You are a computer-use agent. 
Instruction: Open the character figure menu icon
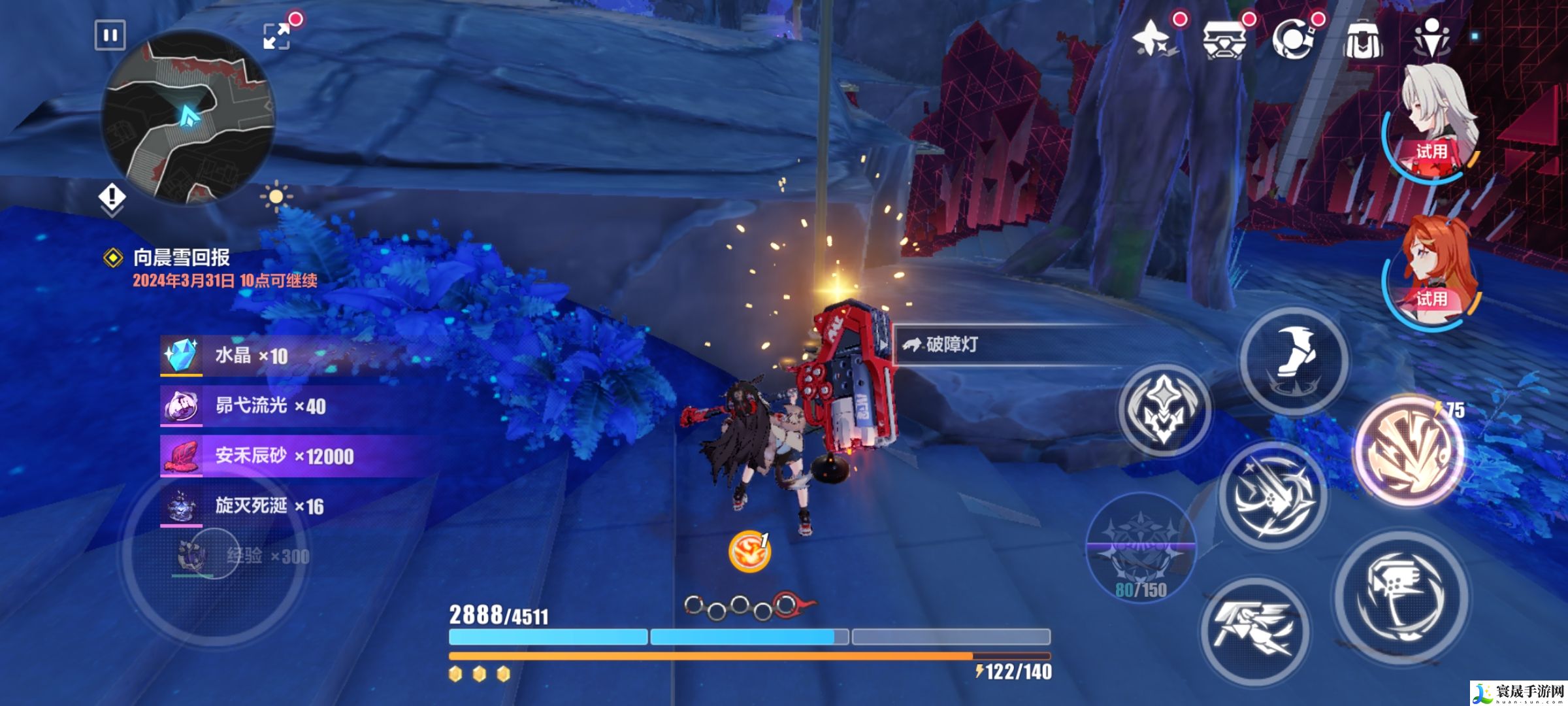(1431, 39)
